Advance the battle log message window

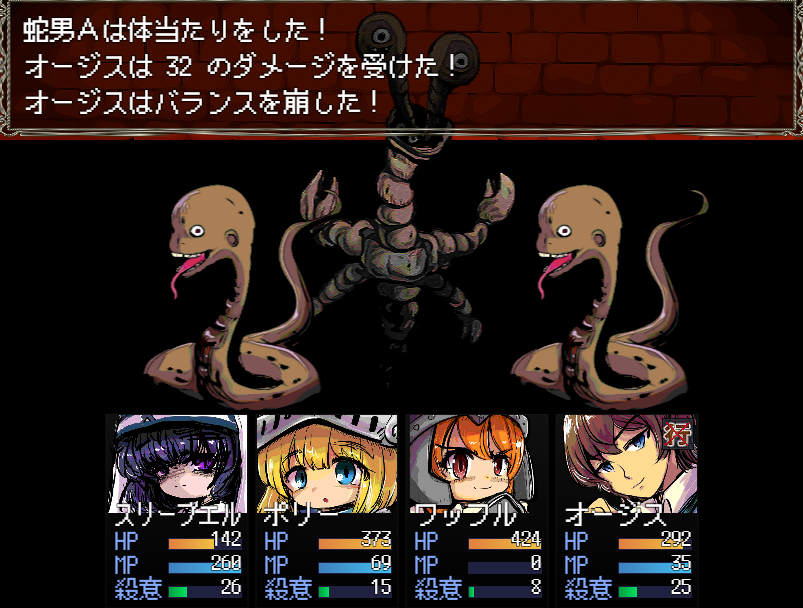400,68
